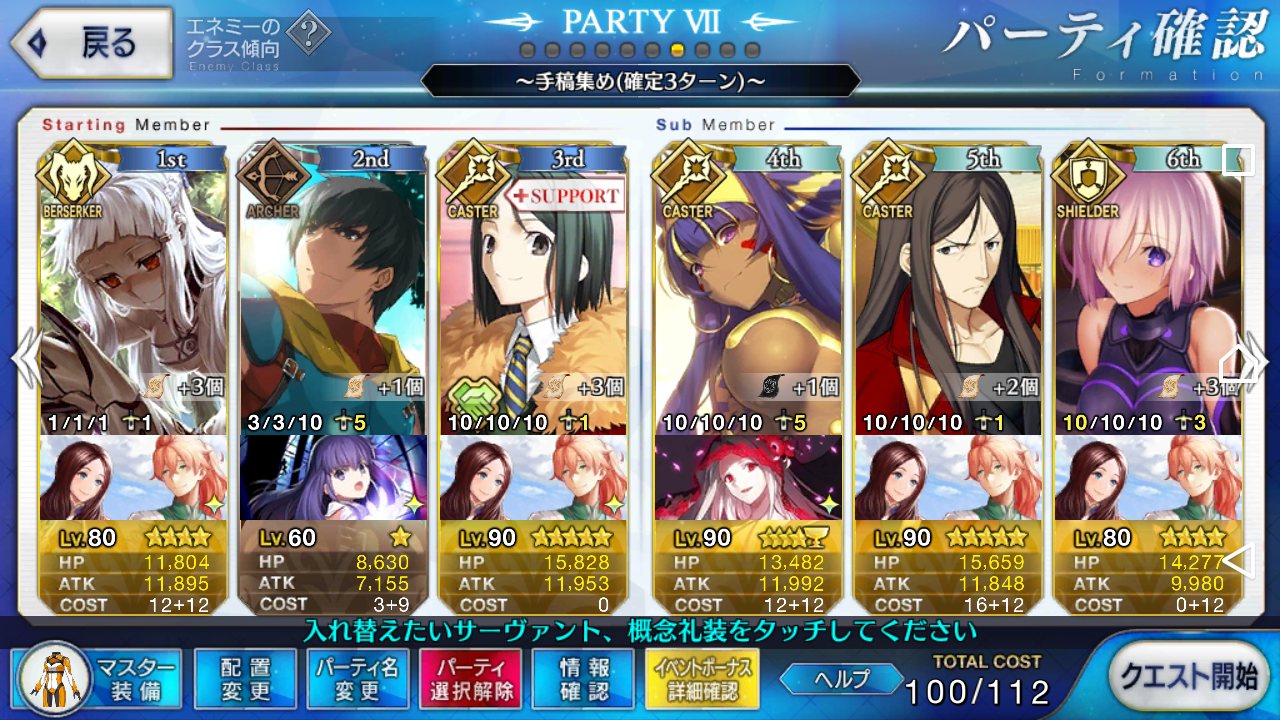Open 情報確認 details

point(584,679)
